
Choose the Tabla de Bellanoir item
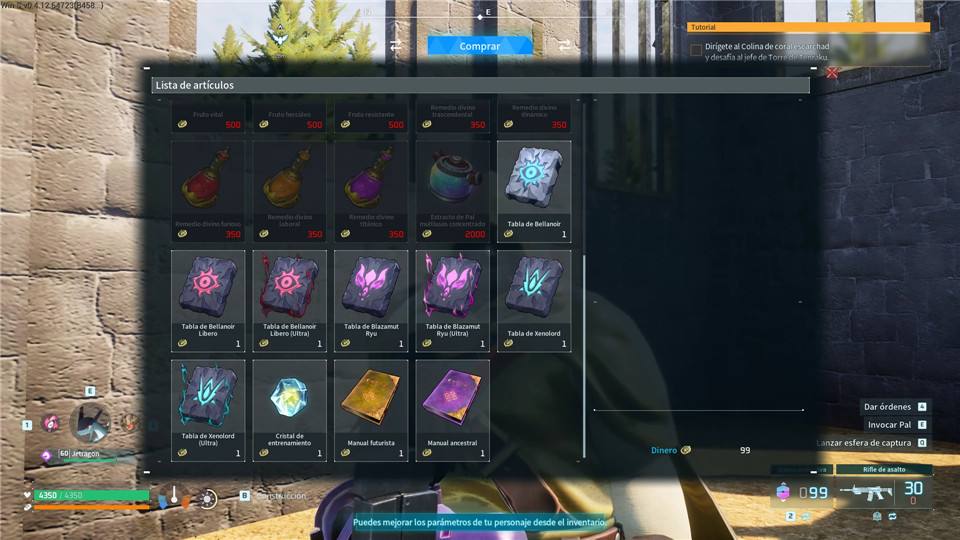(x=534, y=190)
